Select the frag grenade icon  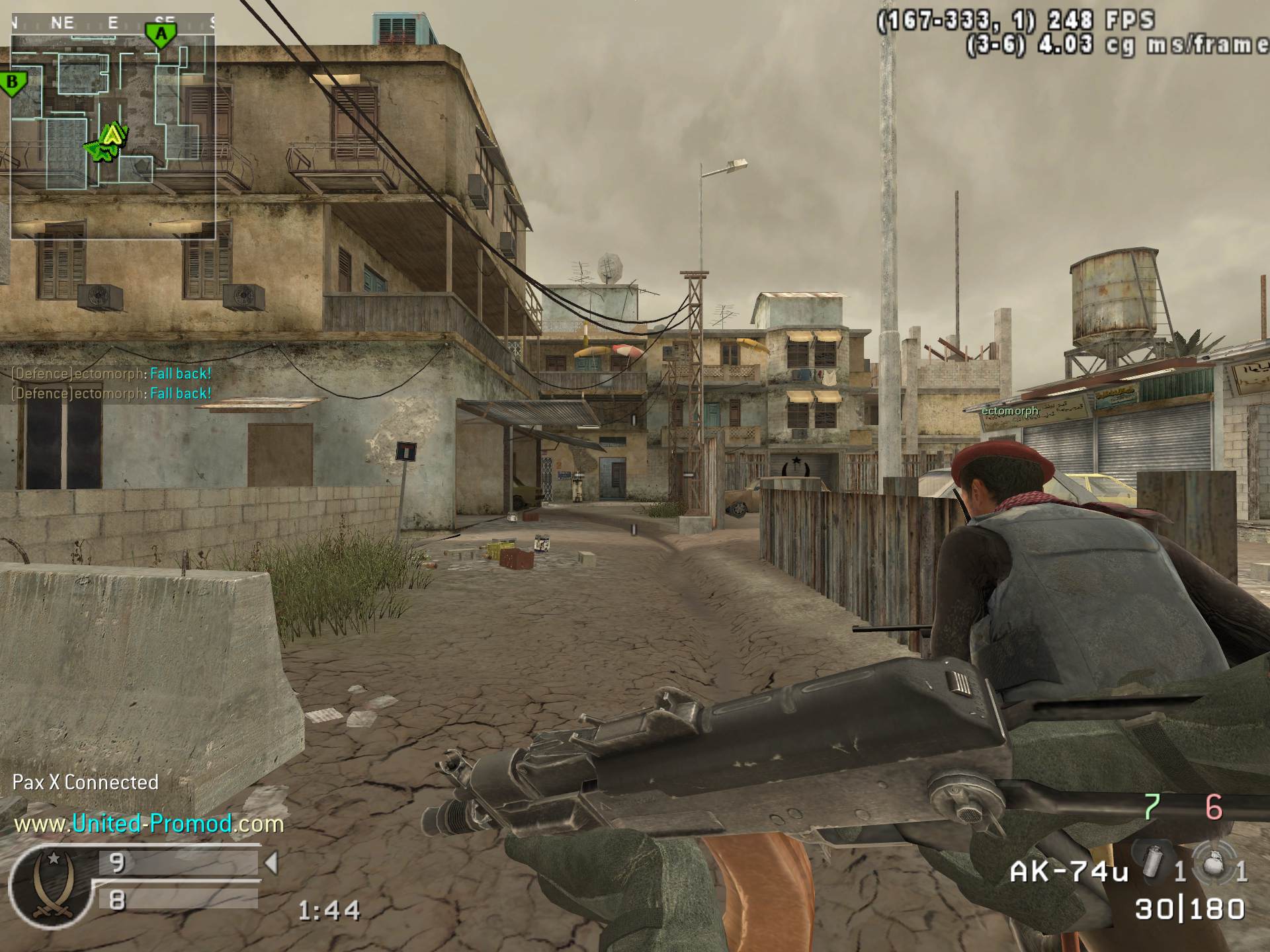[1214, 866]
